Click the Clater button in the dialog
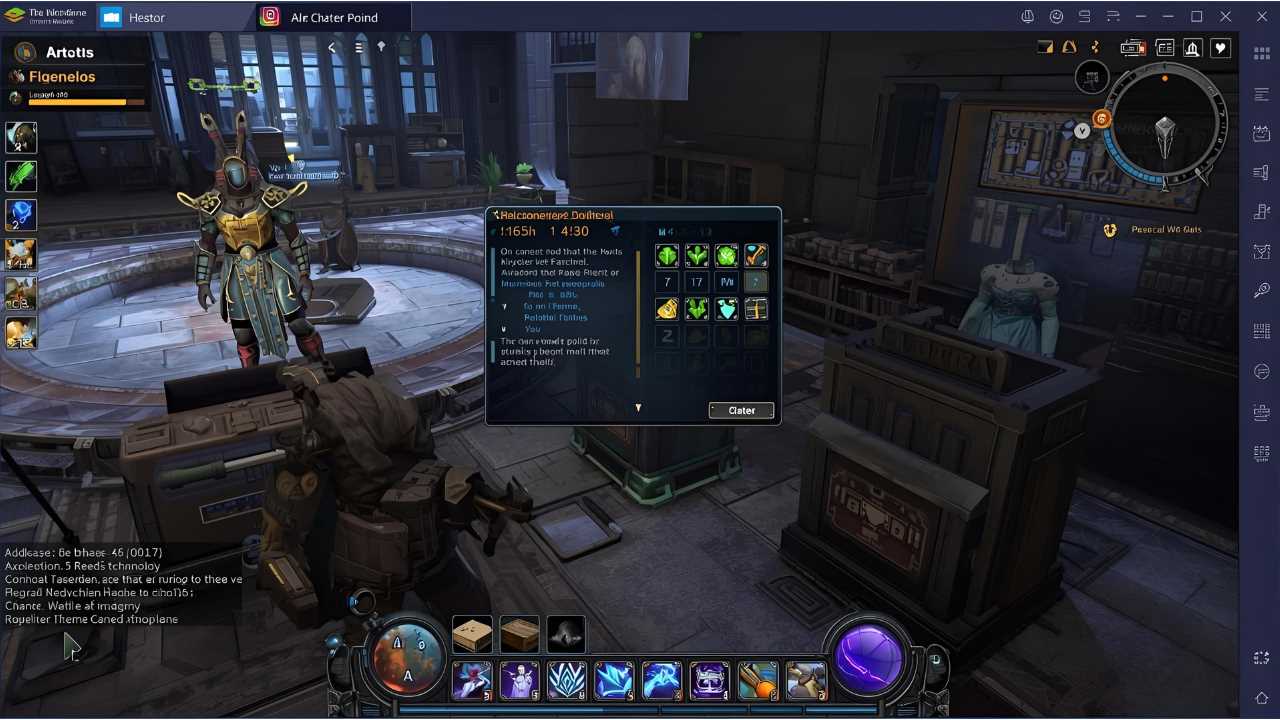This screenshot has height=720, width=1280. 741,410
